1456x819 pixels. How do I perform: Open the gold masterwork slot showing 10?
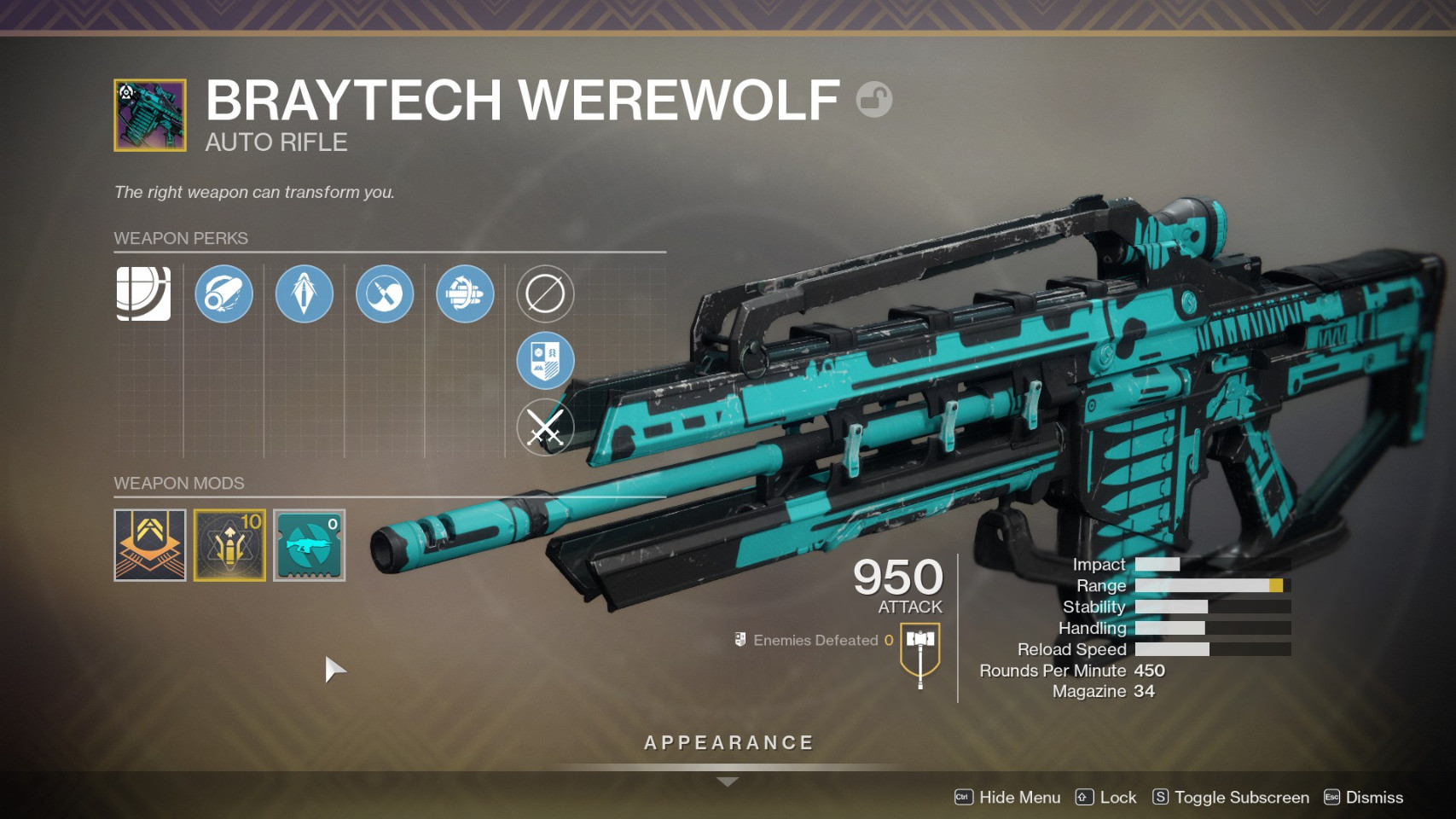pos(229,545)
